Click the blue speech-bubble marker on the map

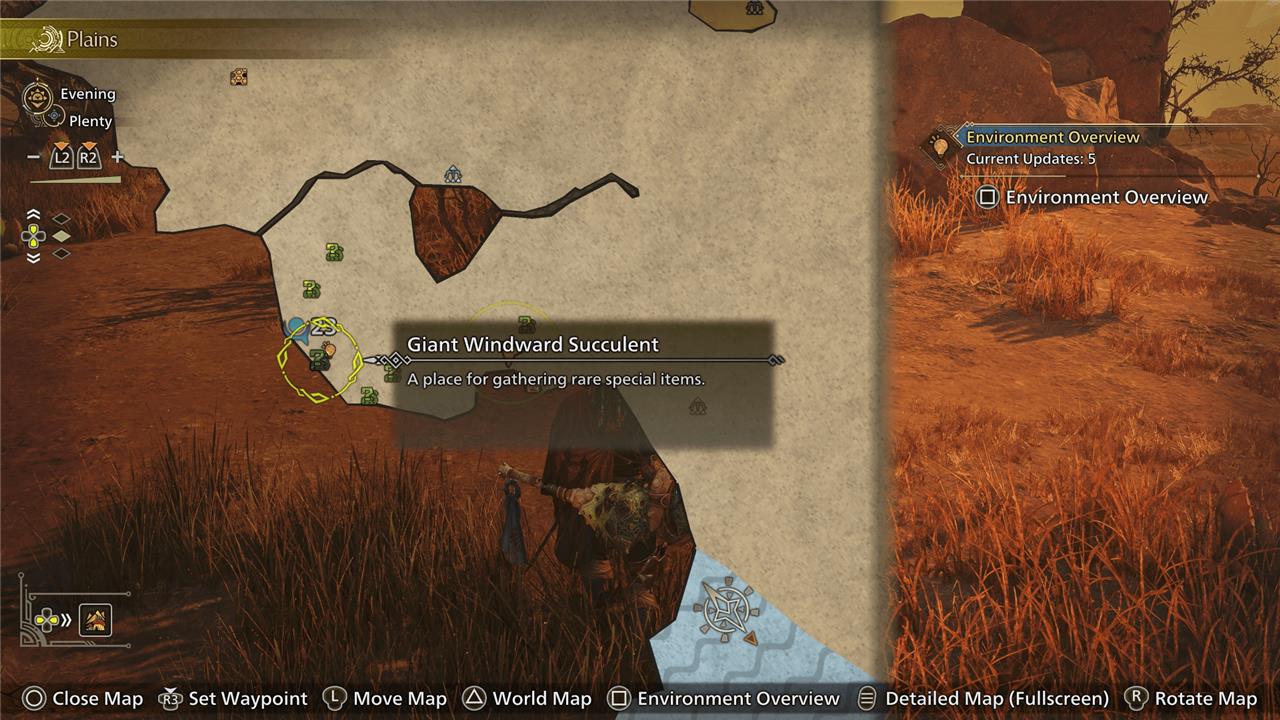[x=295, y=326]
